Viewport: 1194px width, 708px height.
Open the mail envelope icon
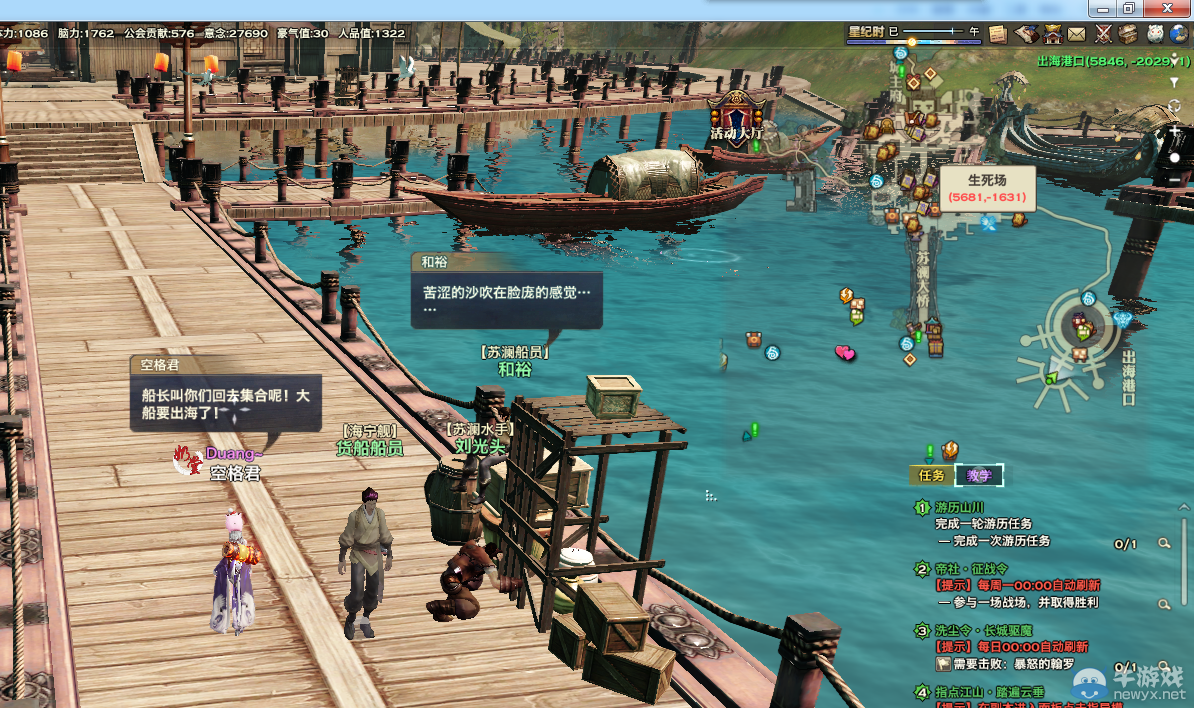tap(1077, 34)
